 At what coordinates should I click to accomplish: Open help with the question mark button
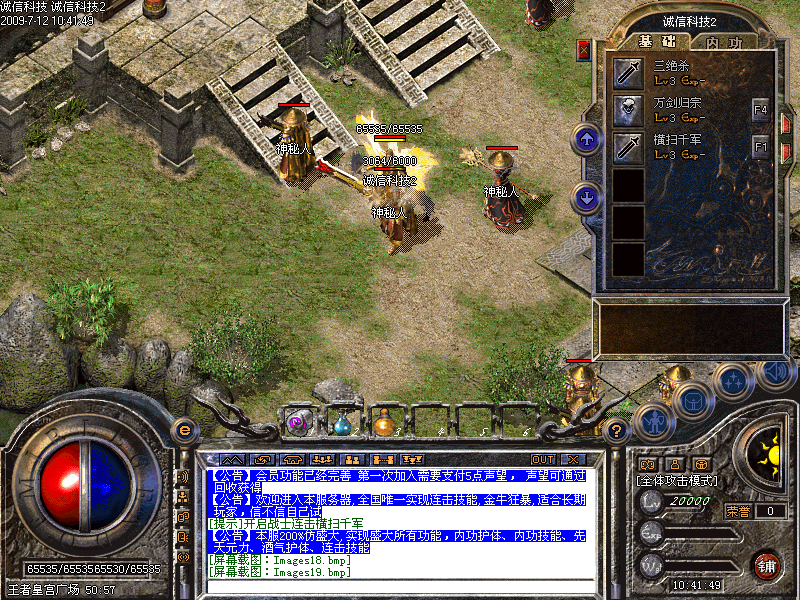tap(617, 431)
